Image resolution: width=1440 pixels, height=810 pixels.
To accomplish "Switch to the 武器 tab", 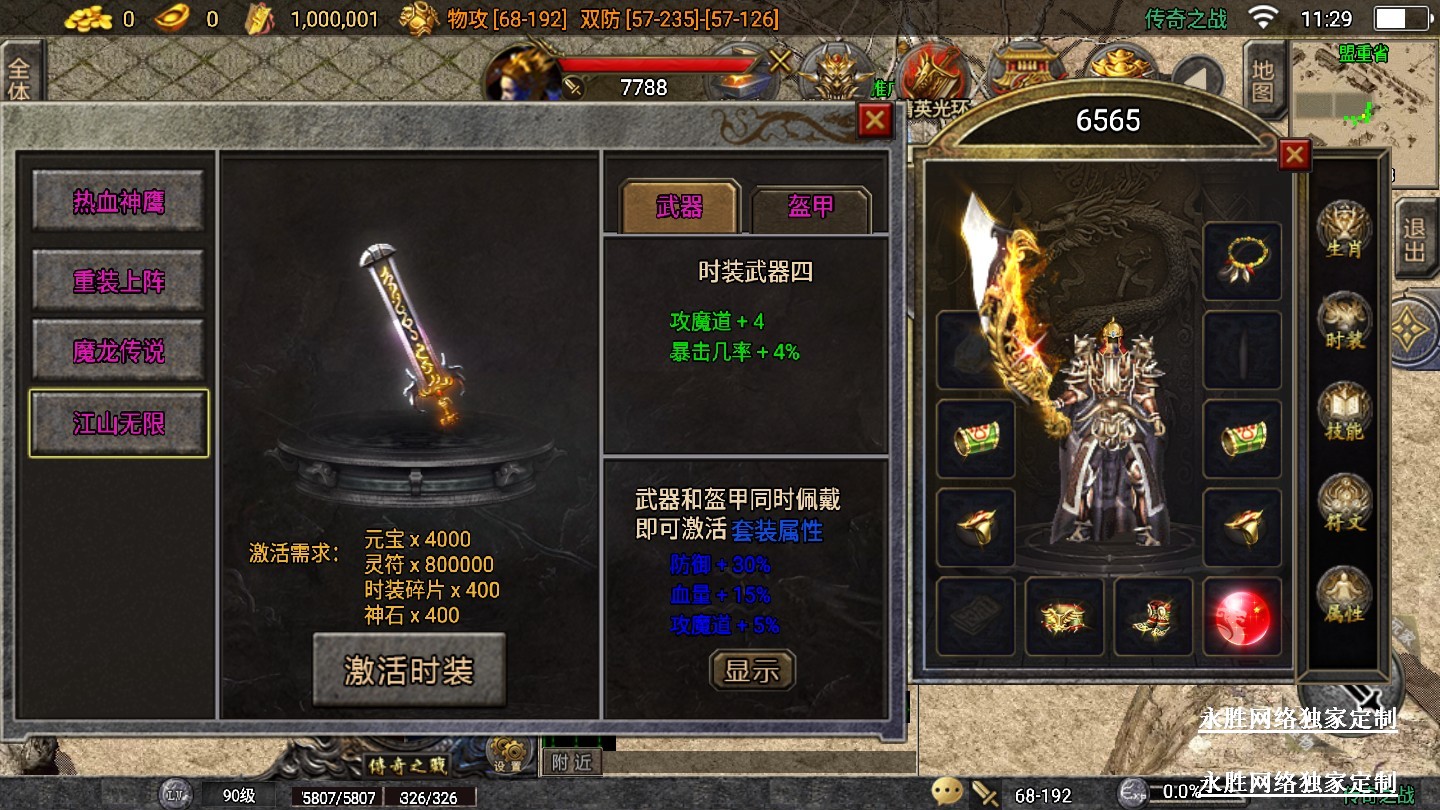I will [680, 207].
